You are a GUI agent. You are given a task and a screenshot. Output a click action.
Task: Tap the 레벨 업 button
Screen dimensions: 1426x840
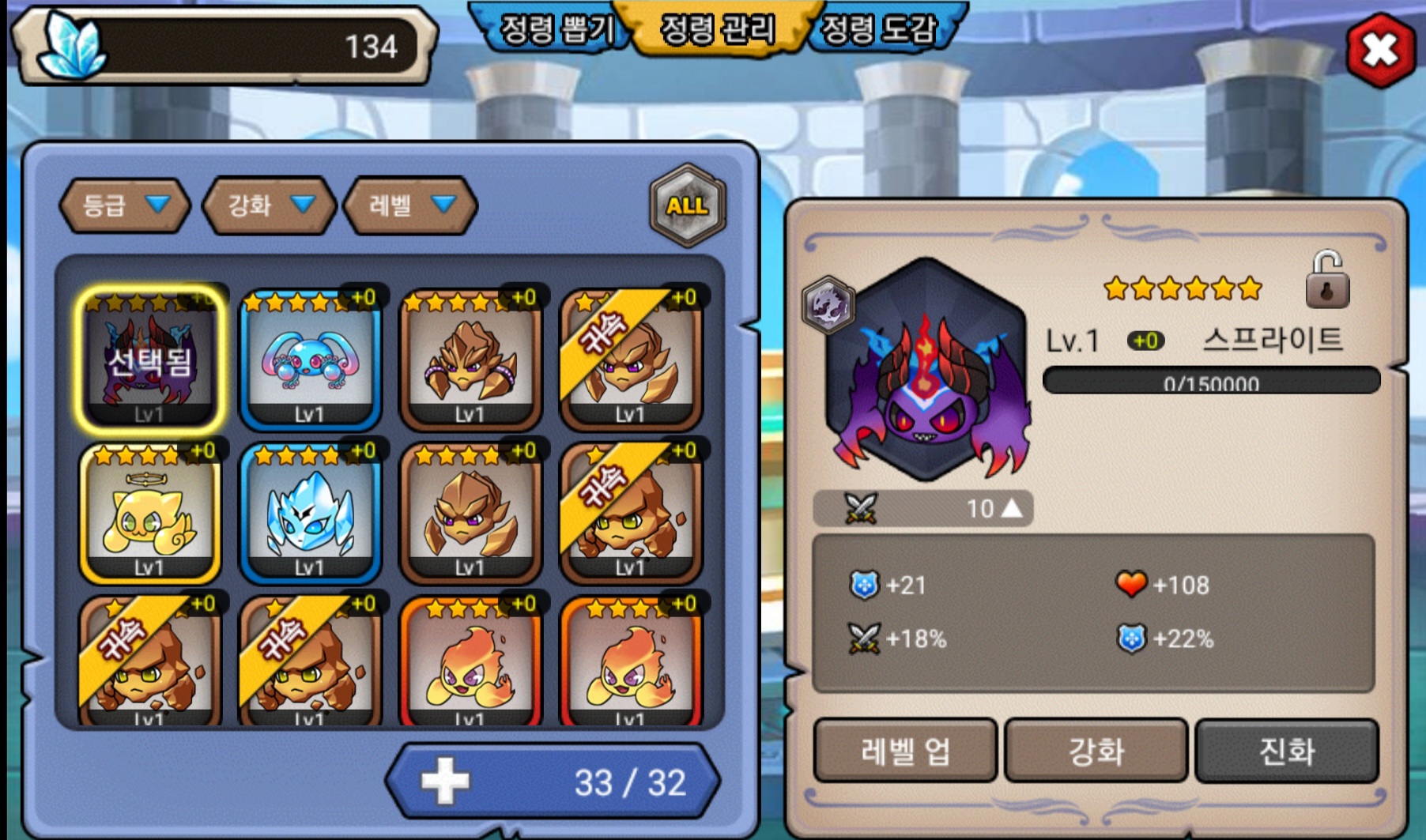[x=905, y=751]
